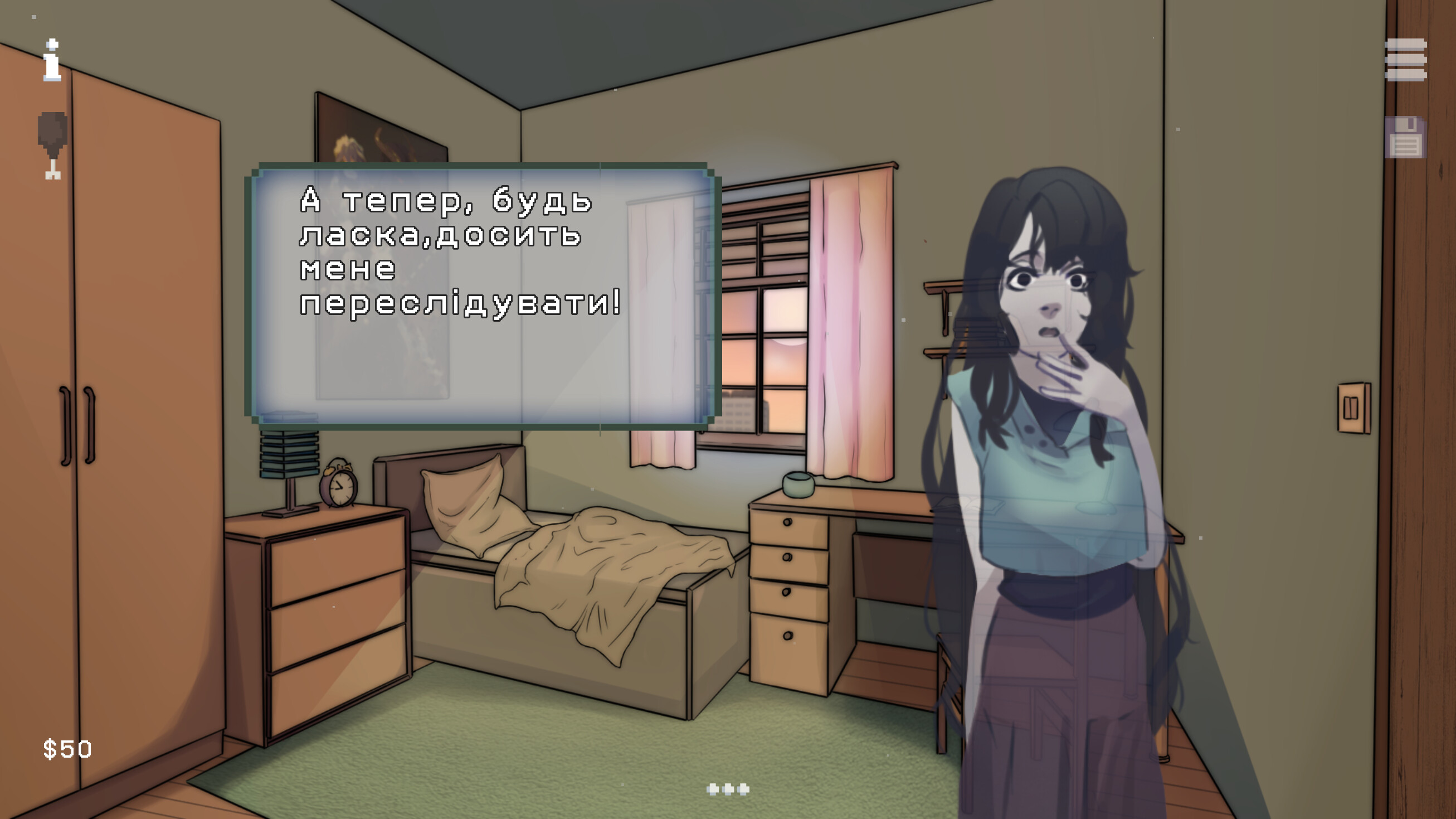Click the meat drumstick hunger icon
This screenshot has width=1456, height=819.
[x=52, y=145]
